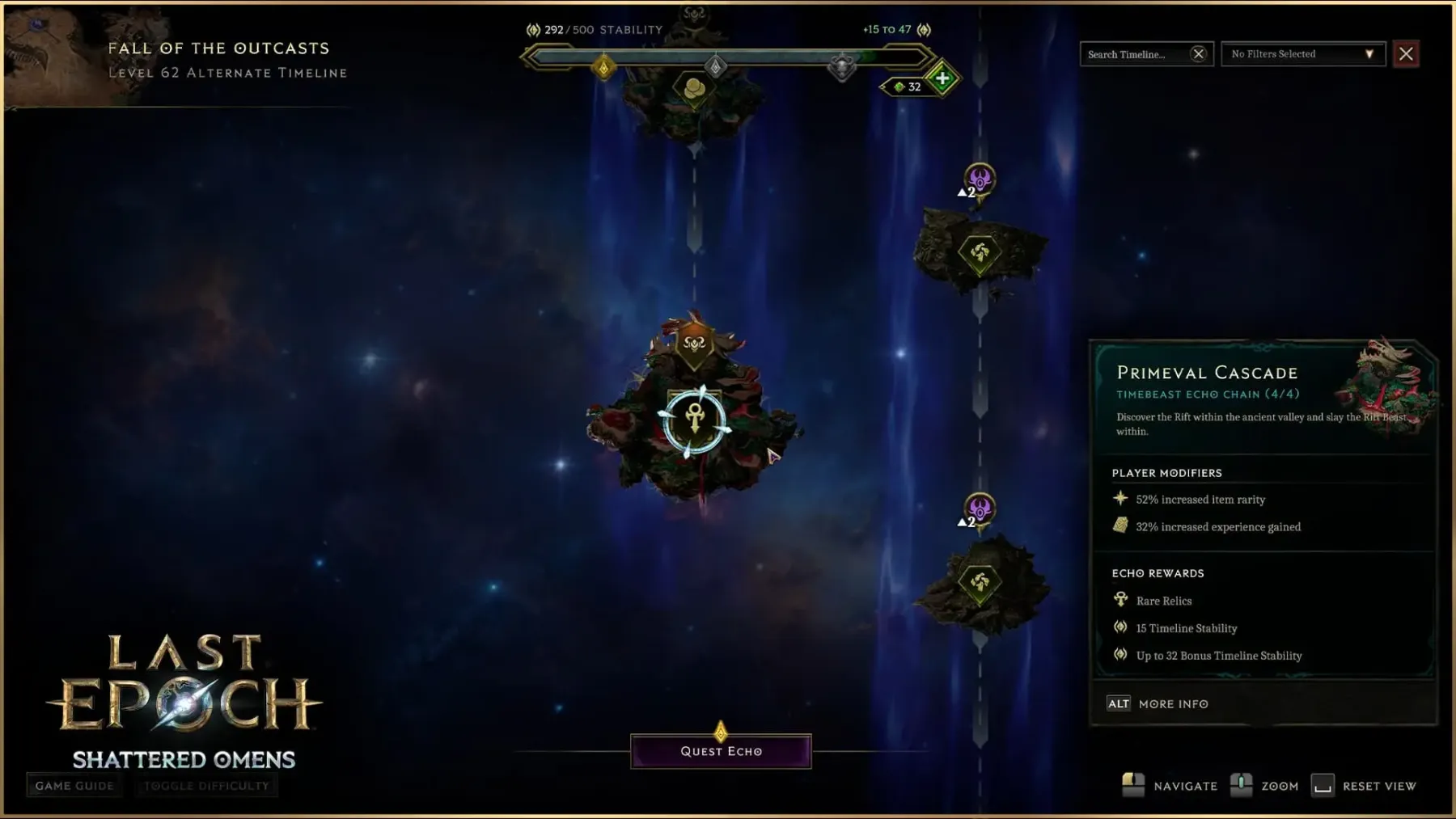Focus the Search Timeline field
Image resolution: width=1456 pixels, height=819 pixels.
click(x=1134, y=54)
